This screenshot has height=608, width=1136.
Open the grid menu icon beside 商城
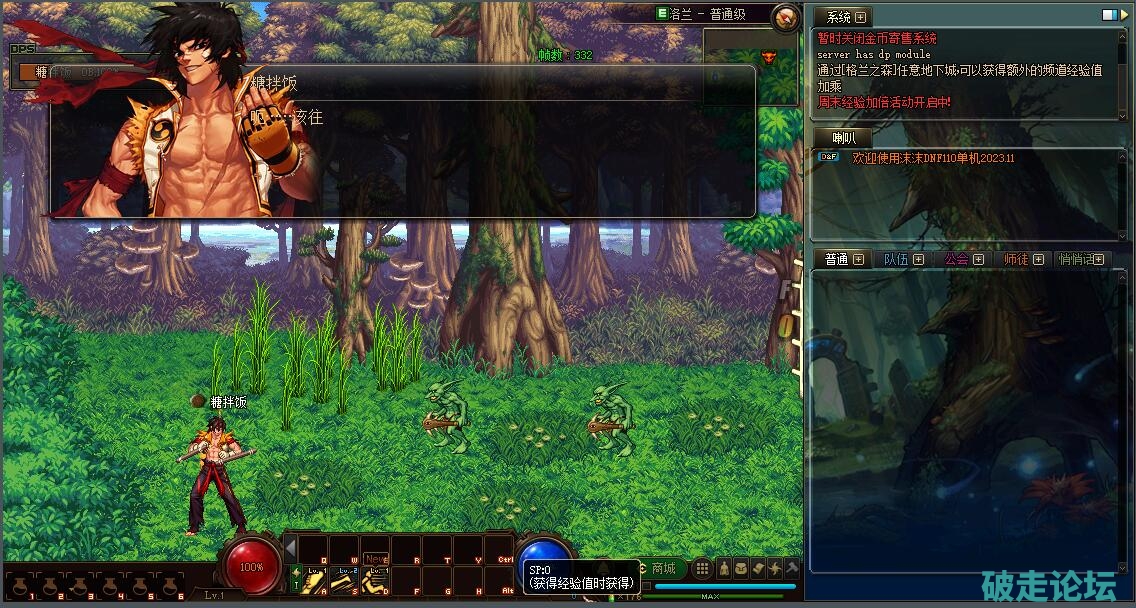point(703,569)
